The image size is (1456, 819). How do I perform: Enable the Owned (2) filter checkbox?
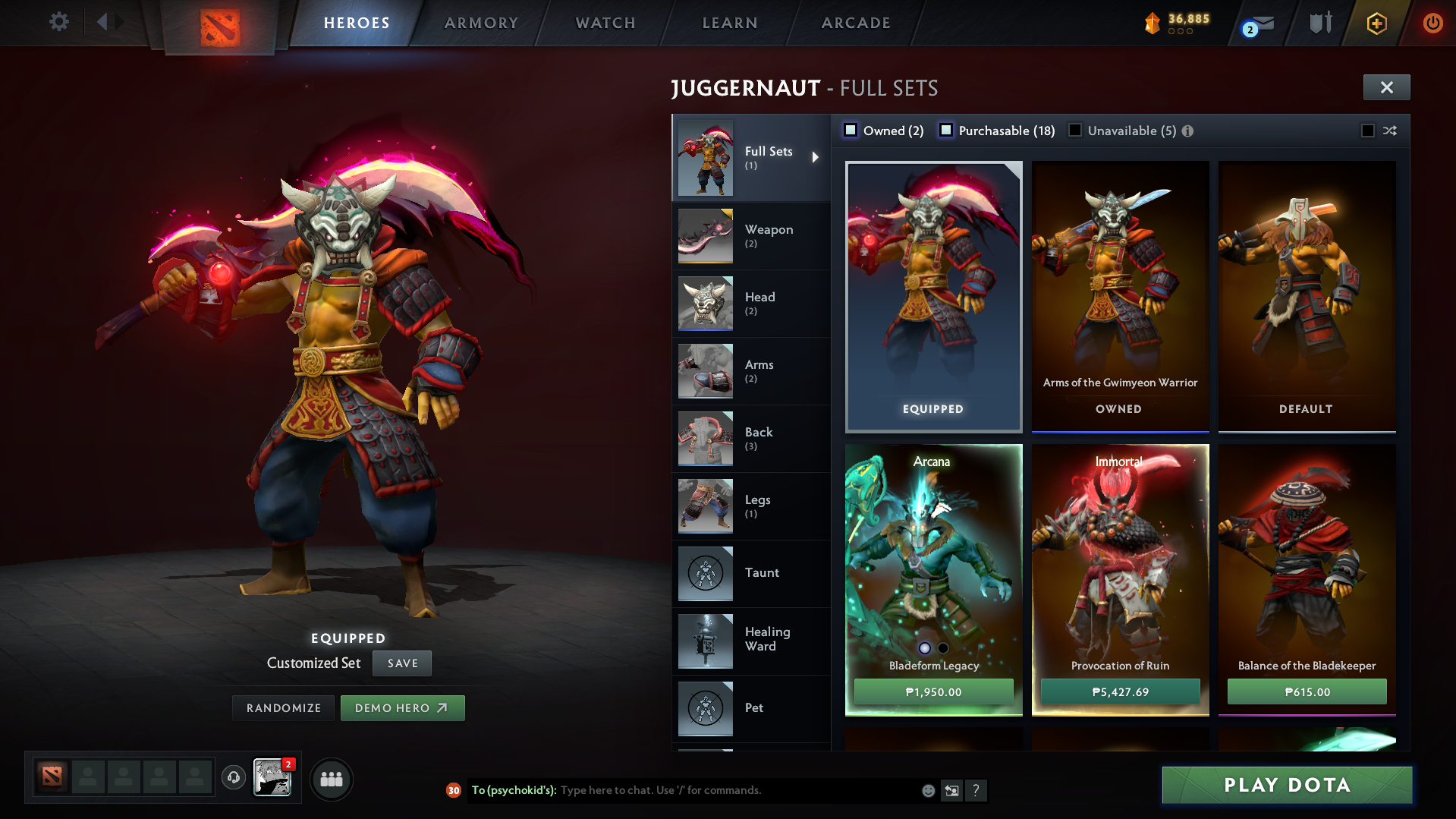coord(851,130)
